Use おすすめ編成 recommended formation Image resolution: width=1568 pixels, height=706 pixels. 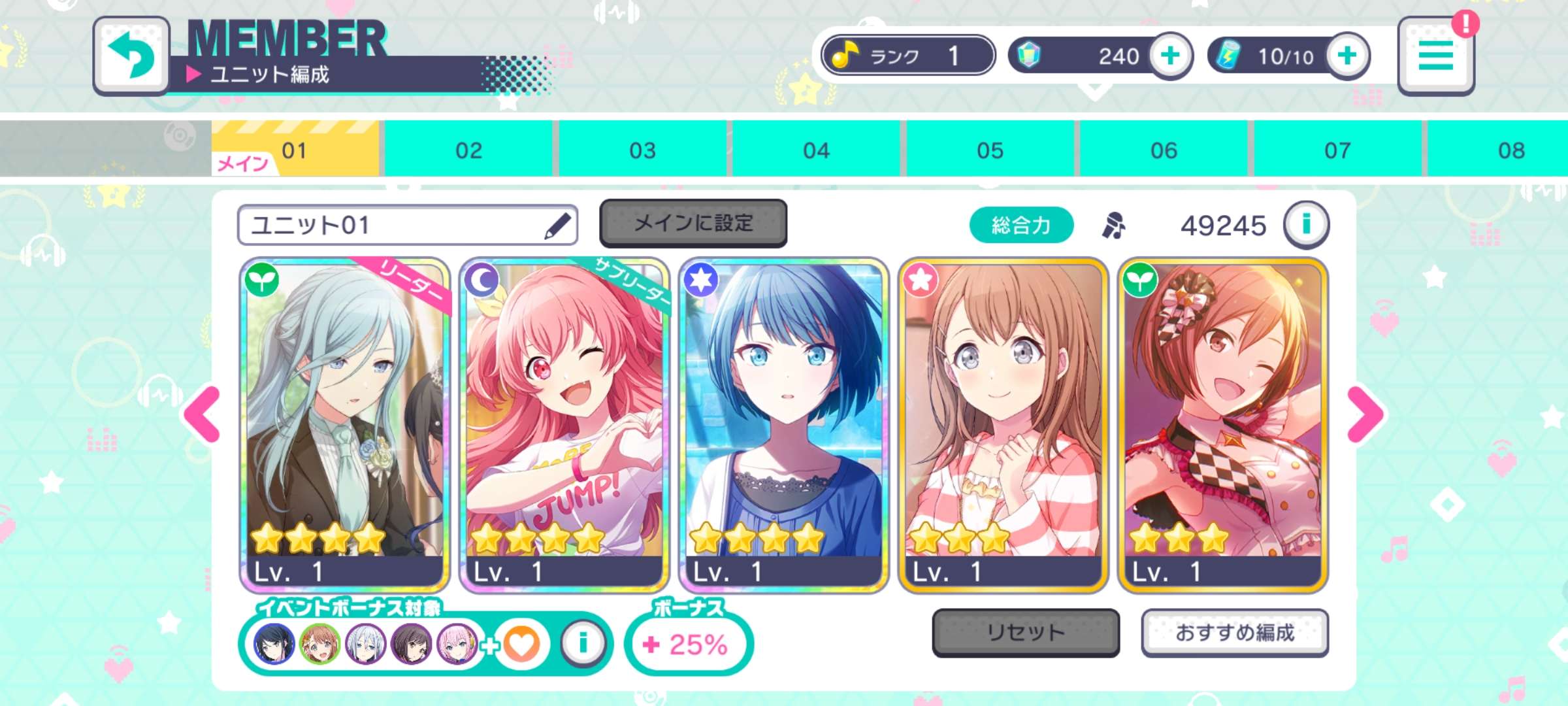[1235, 632]
